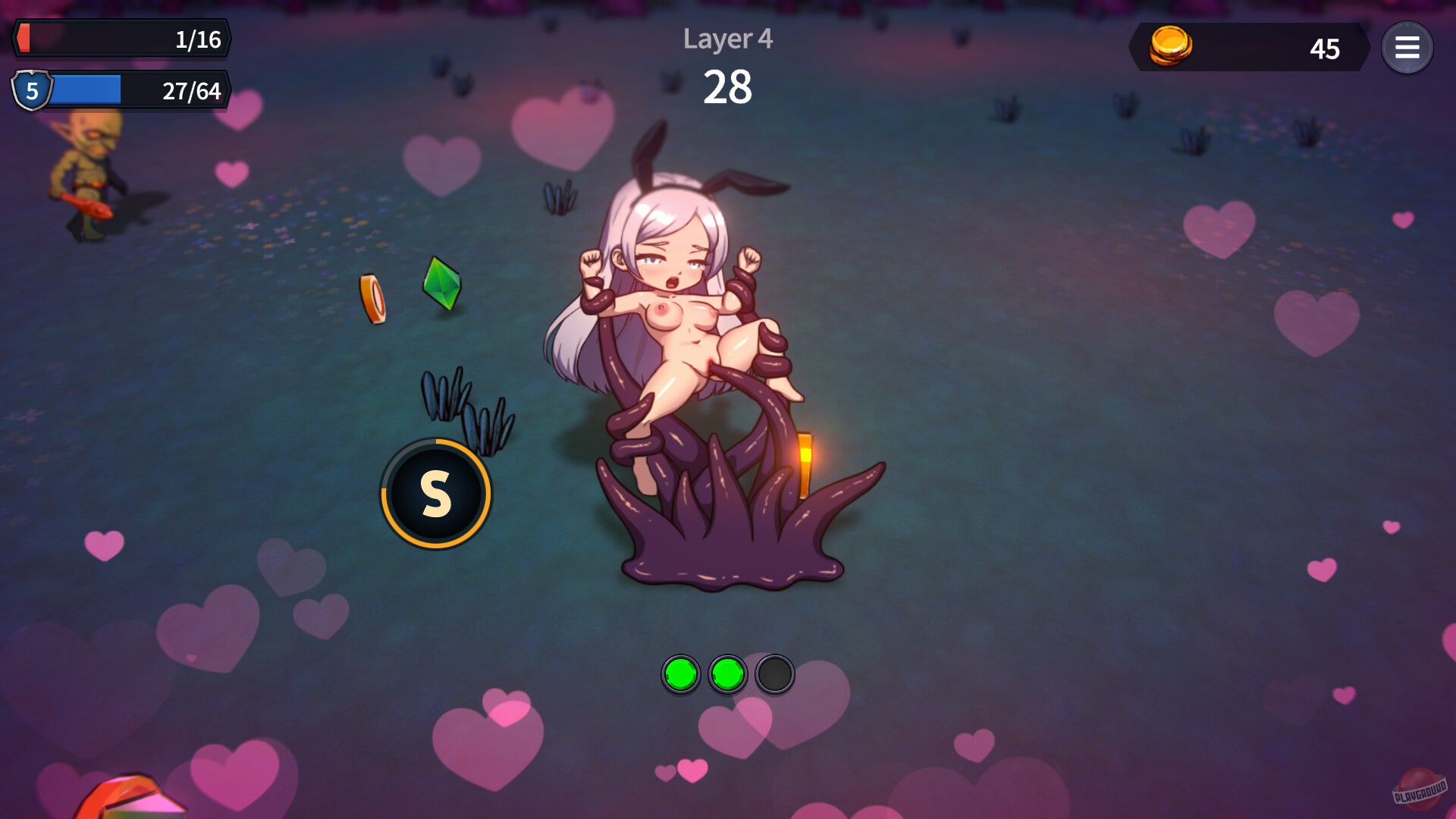Click the Layer 4 label

tap(727, 40)
